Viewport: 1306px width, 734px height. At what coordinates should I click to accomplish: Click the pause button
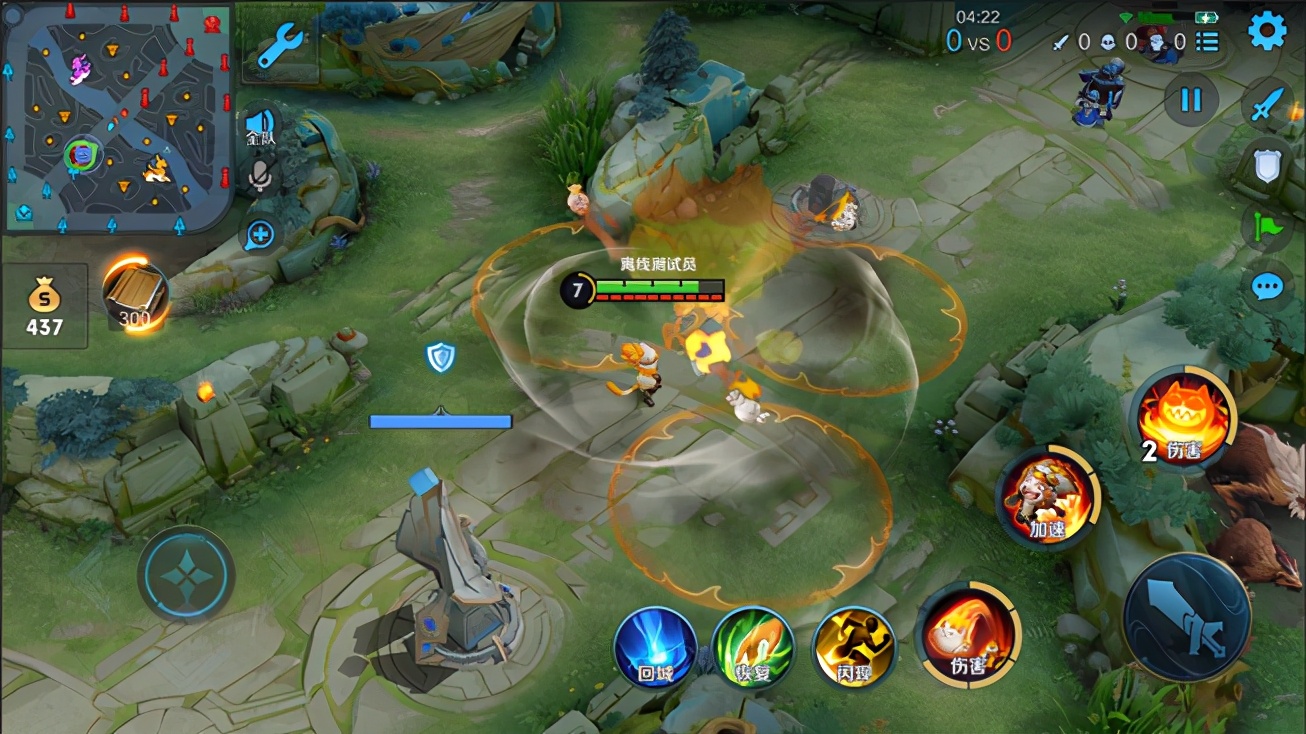click(1190, 100)
